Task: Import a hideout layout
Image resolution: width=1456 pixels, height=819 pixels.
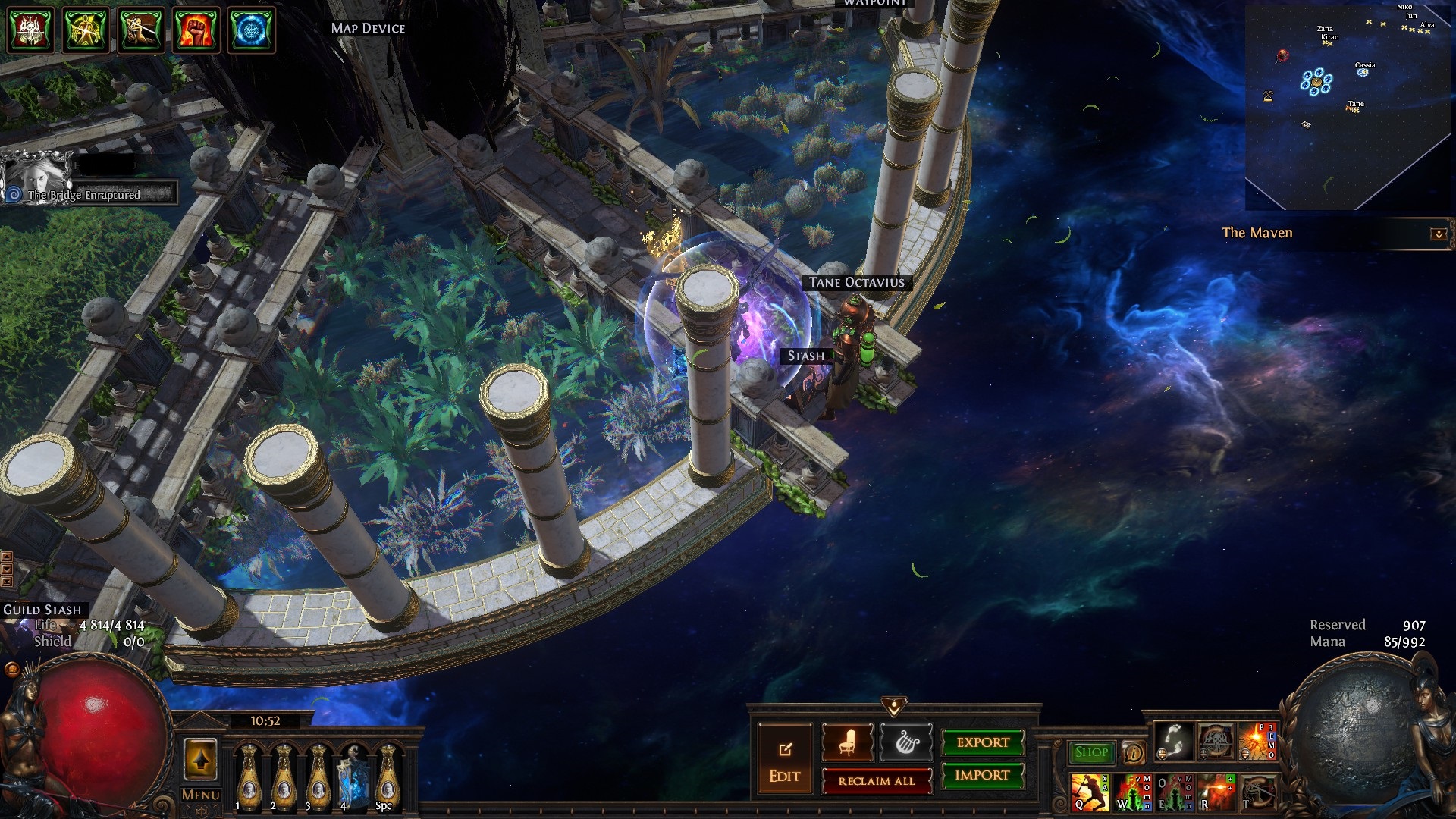Action: (983, 775)
